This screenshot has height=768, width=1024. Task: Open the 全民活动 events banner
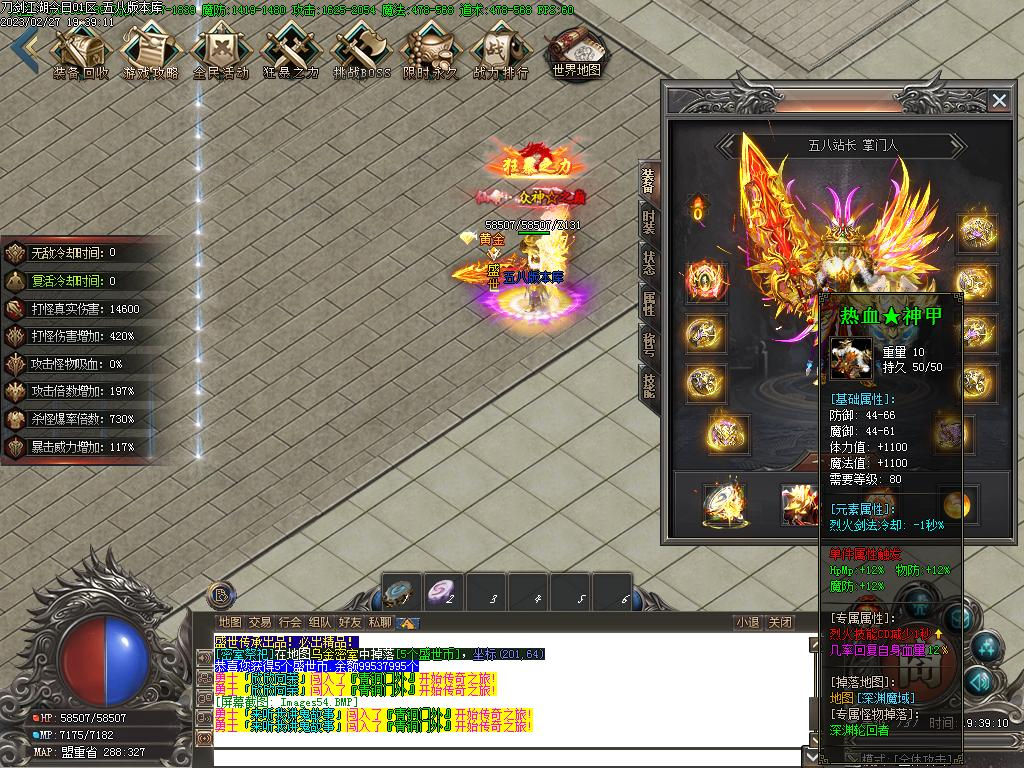[x=220, y=50]
